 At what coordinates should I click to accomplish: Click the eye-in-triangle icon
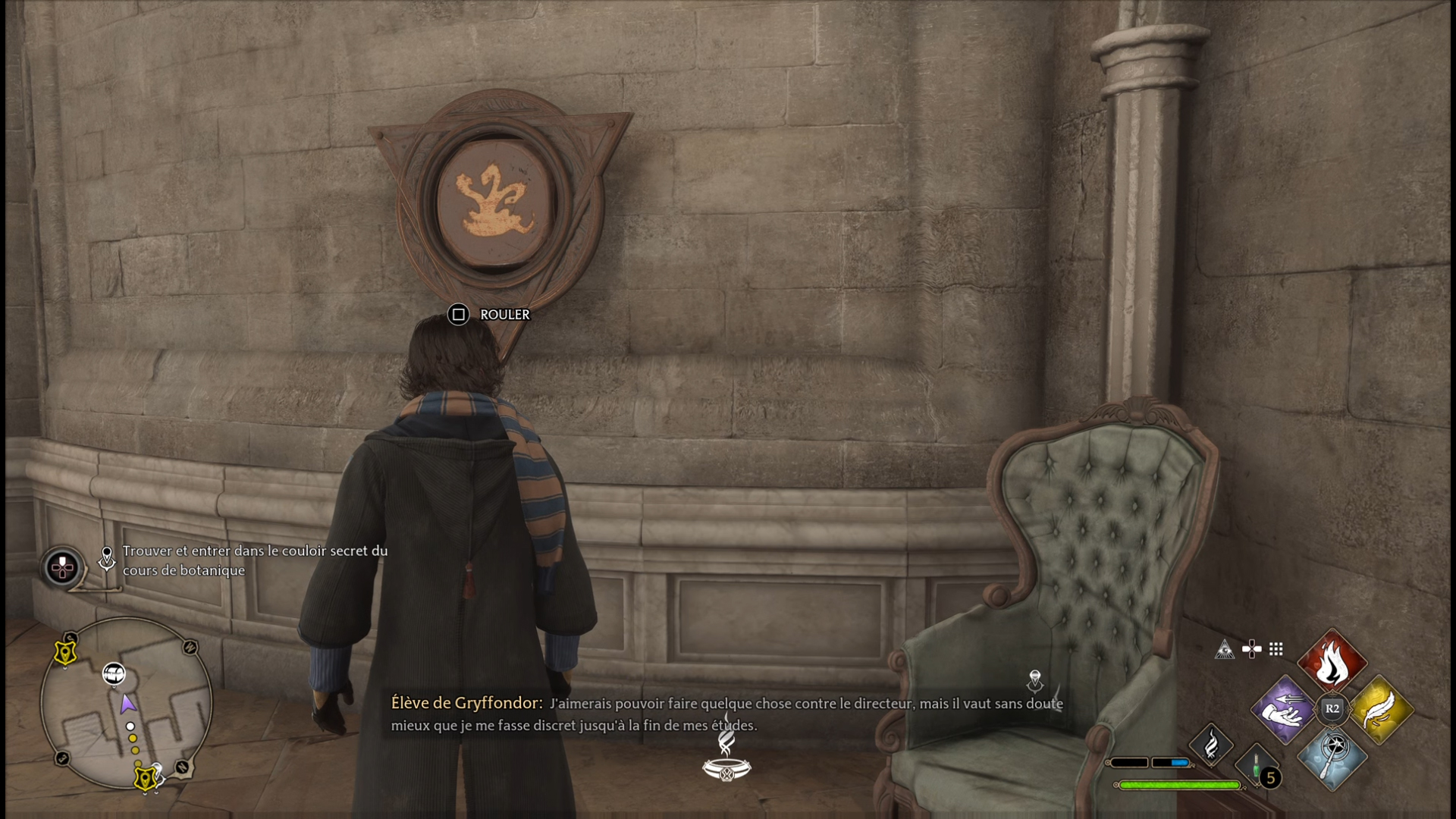tap(1224, 649)
